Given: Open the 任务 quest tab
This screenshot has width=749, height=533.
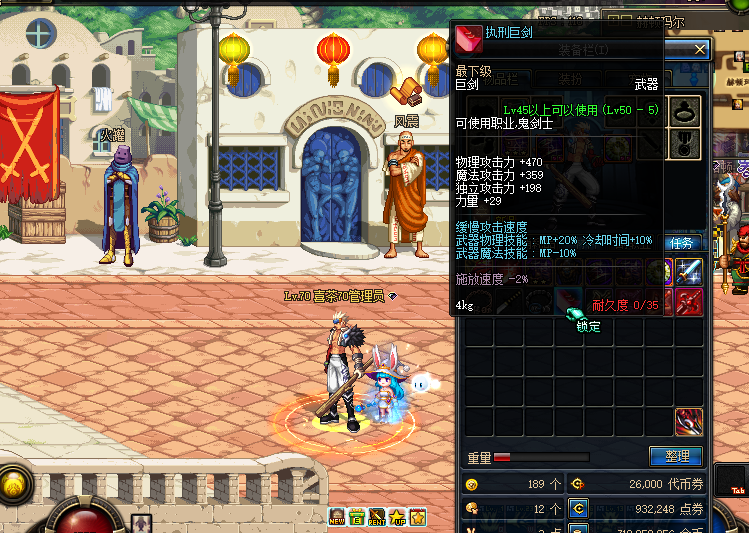Looking at the screenshot, I should 684,243.
